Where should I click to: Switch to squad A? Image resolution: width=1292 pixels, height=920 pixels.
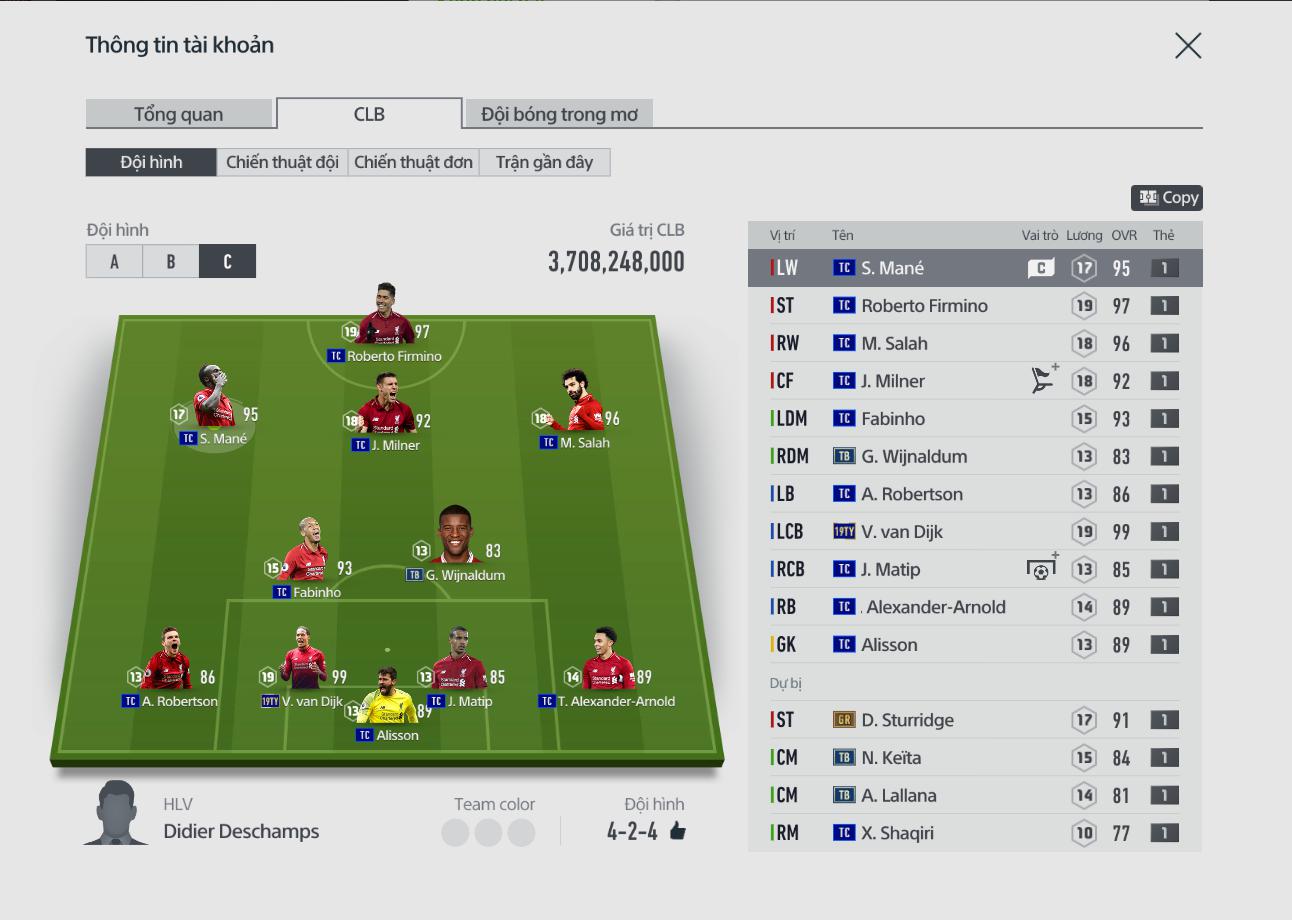click(114, 261)
